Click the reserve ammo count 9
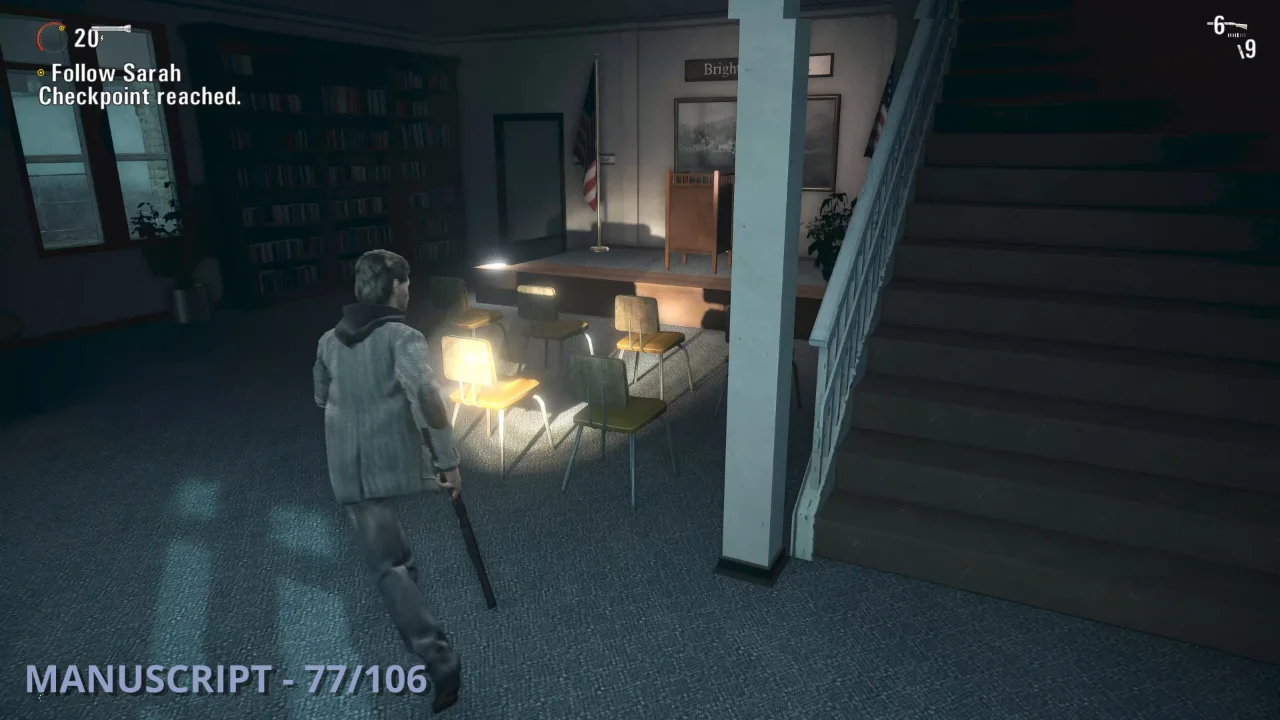1280x720 pixels. (1251, 48)
